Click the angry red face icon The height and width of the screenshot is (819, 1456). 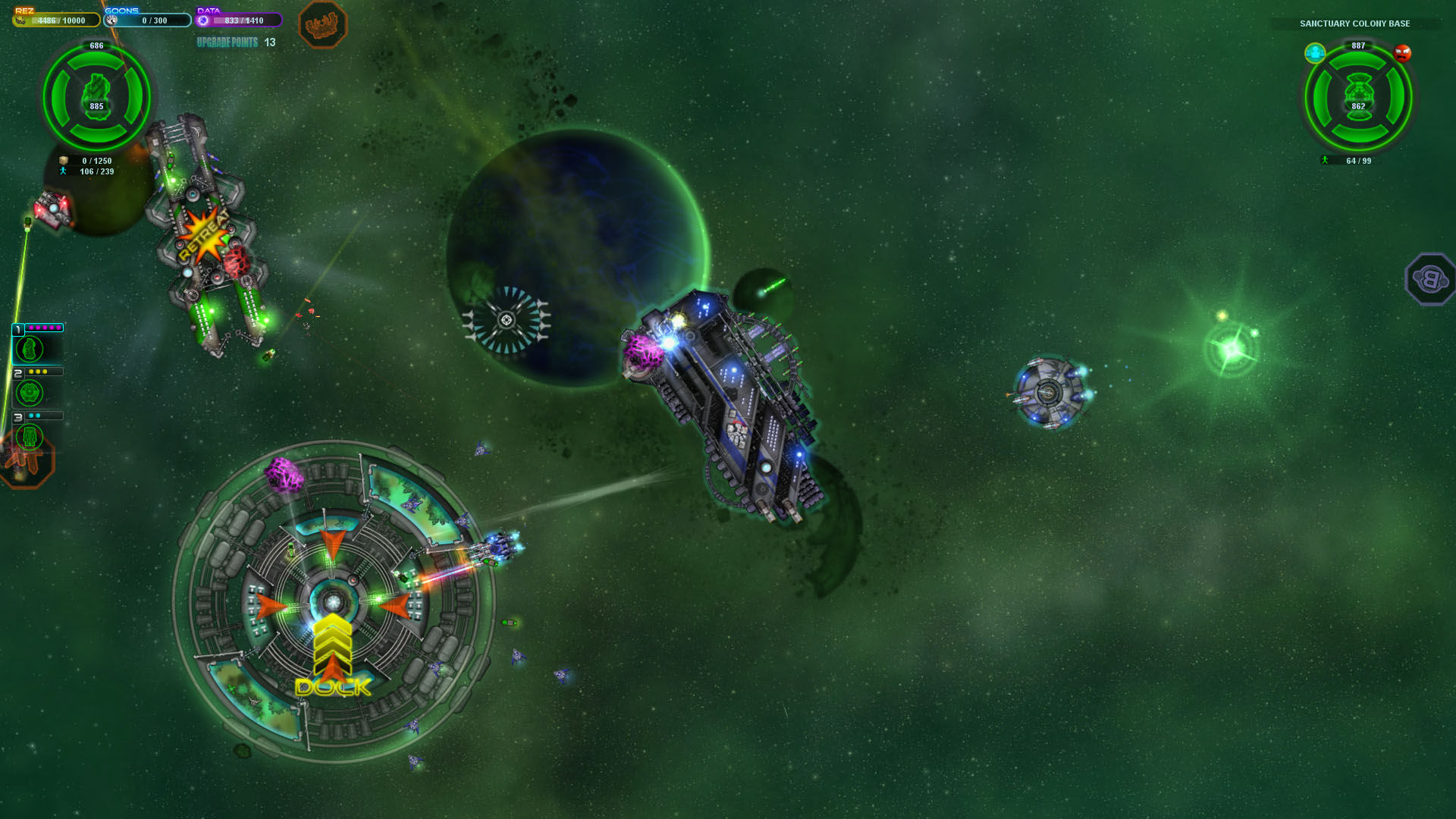point(1402,54)
